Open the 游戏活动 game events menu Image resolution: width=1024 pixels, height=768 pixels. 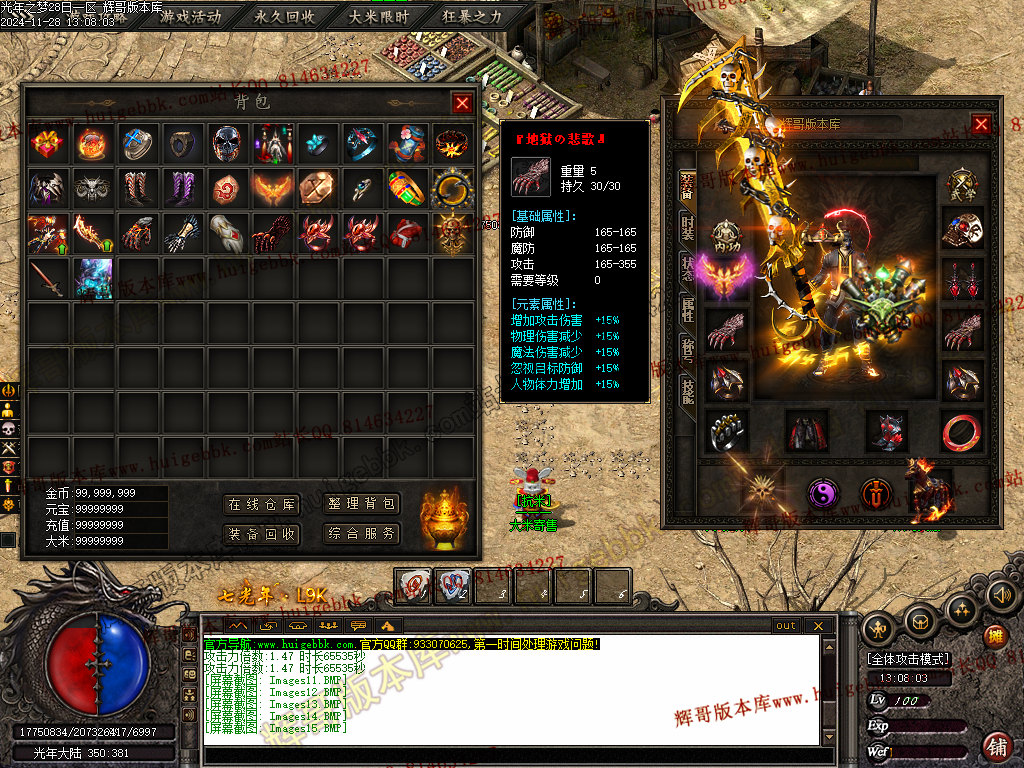(x=190, y=17)
